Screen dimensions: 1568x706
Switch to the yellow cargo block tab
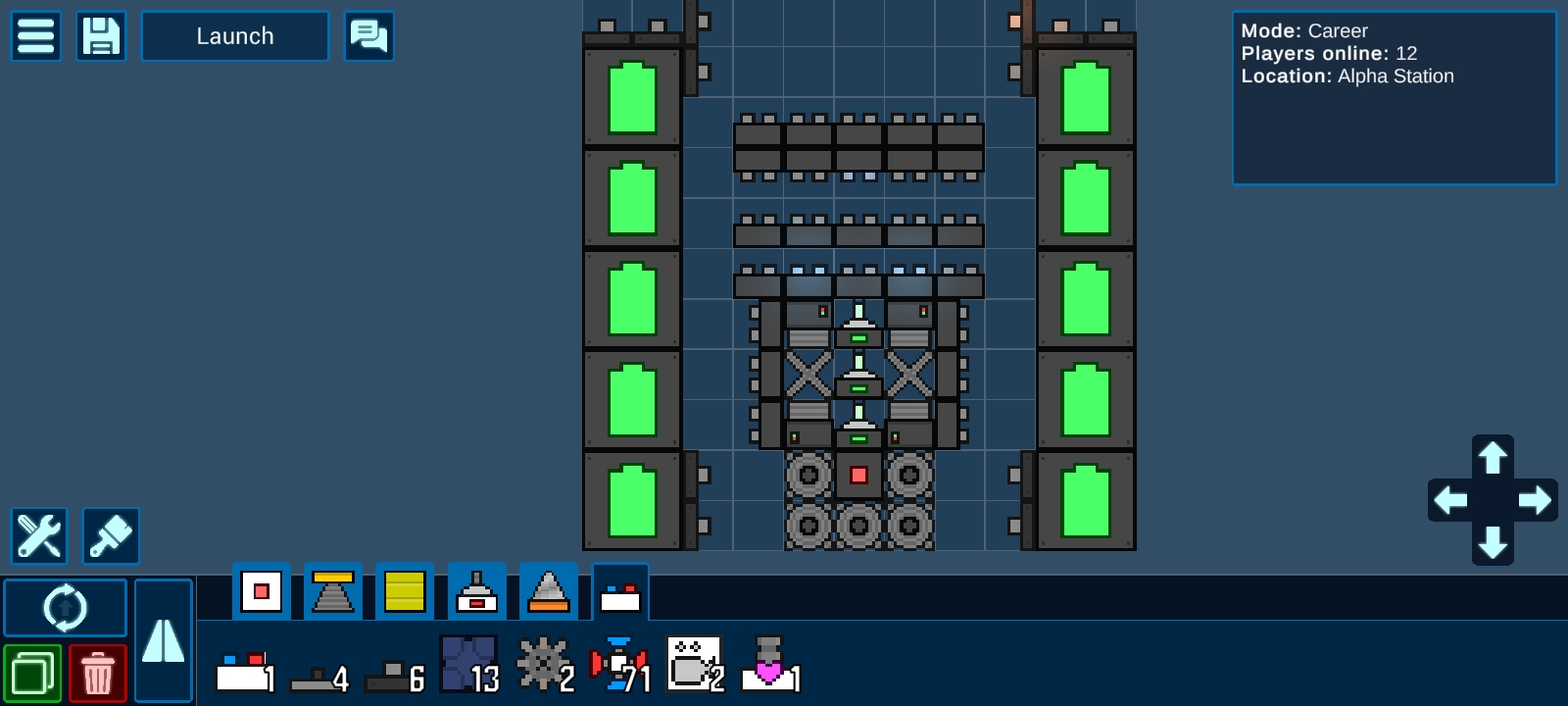coord(405,591)
